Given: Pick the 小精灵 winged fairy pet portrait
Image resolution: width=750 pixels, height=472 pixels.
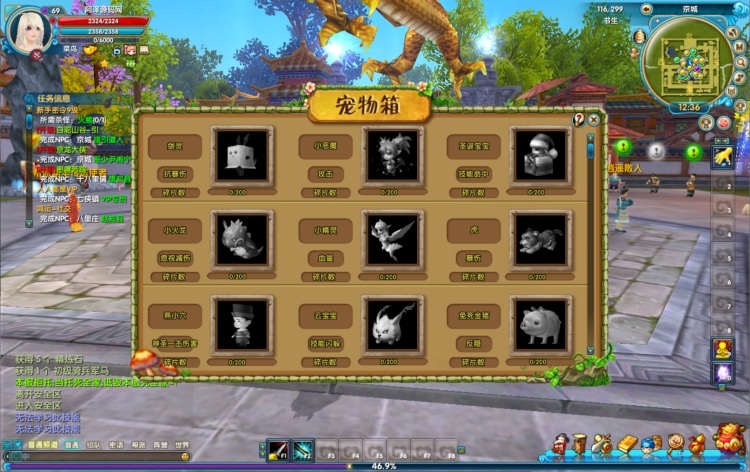Looking at the screenshot, I should coord(392,239).
